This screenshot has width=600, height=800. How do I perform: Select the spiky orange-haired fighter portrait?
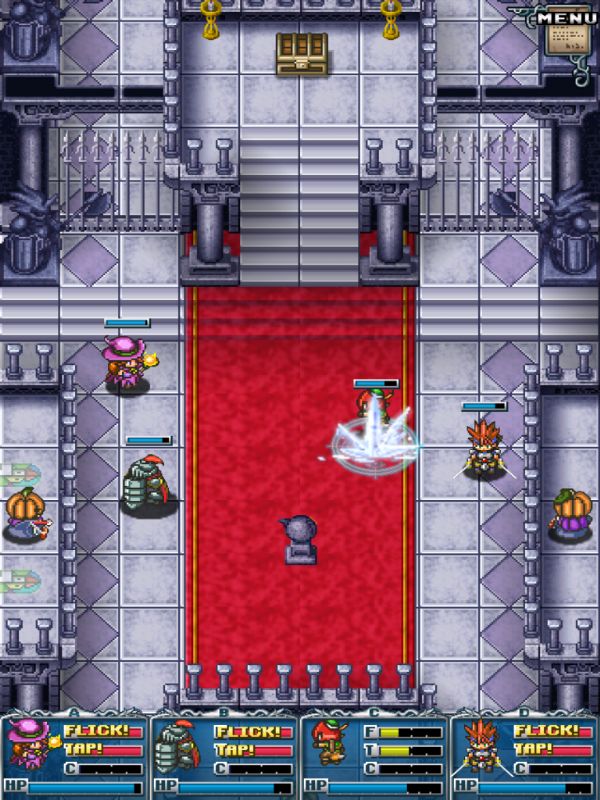[x=480, y=745]
